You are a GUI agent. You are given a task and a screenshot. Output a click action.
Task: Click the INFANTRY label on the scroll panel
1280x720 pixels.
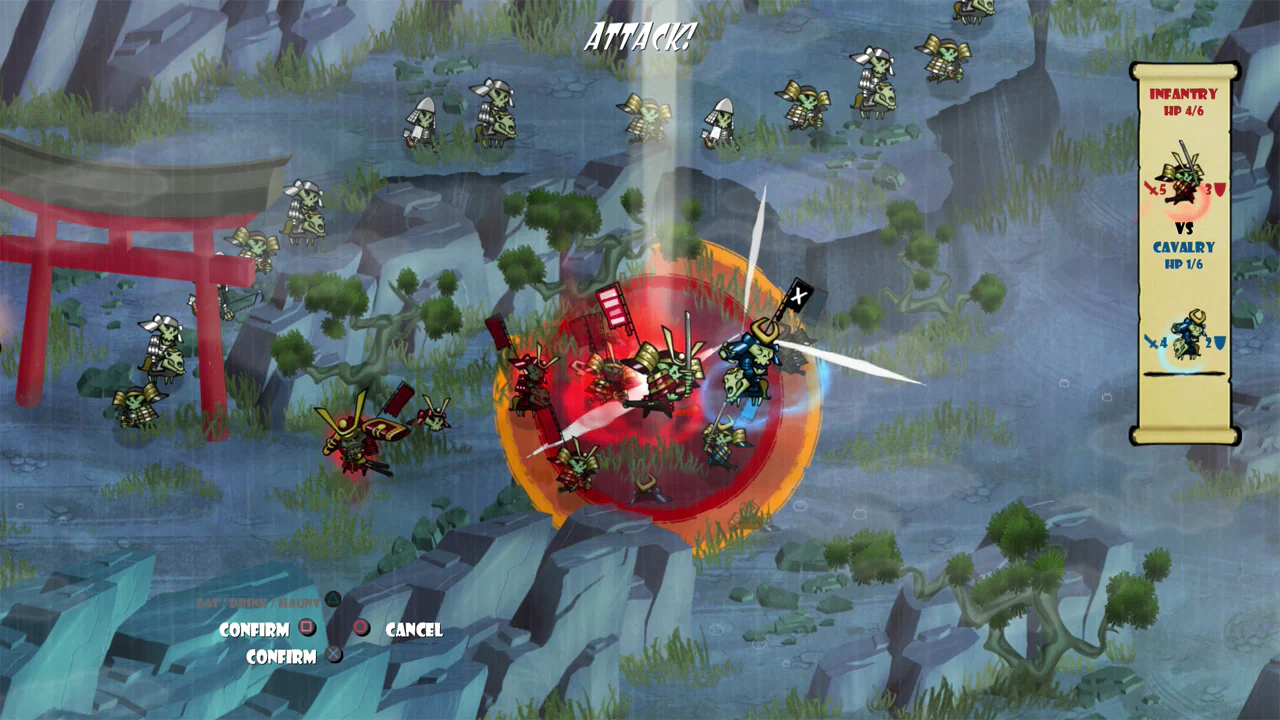pyautogui.click(x=1183, y=94)
